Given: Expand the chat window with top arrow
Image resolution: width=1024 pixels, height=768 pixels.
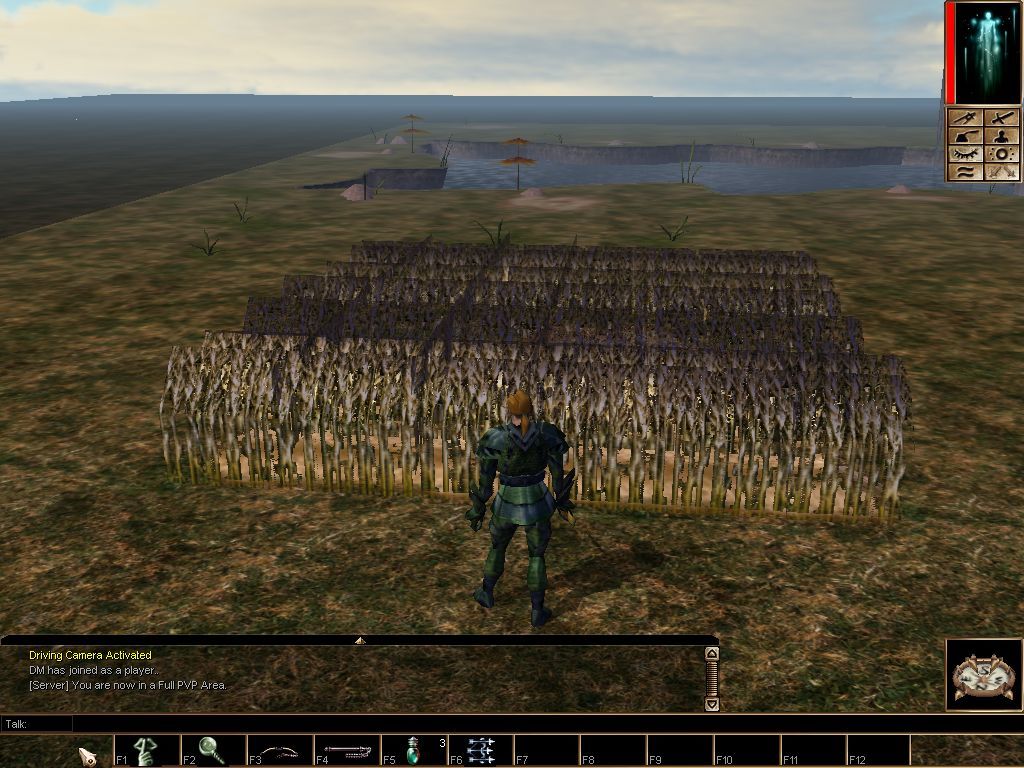Looking at the screenshot, I should coord(359,640).
